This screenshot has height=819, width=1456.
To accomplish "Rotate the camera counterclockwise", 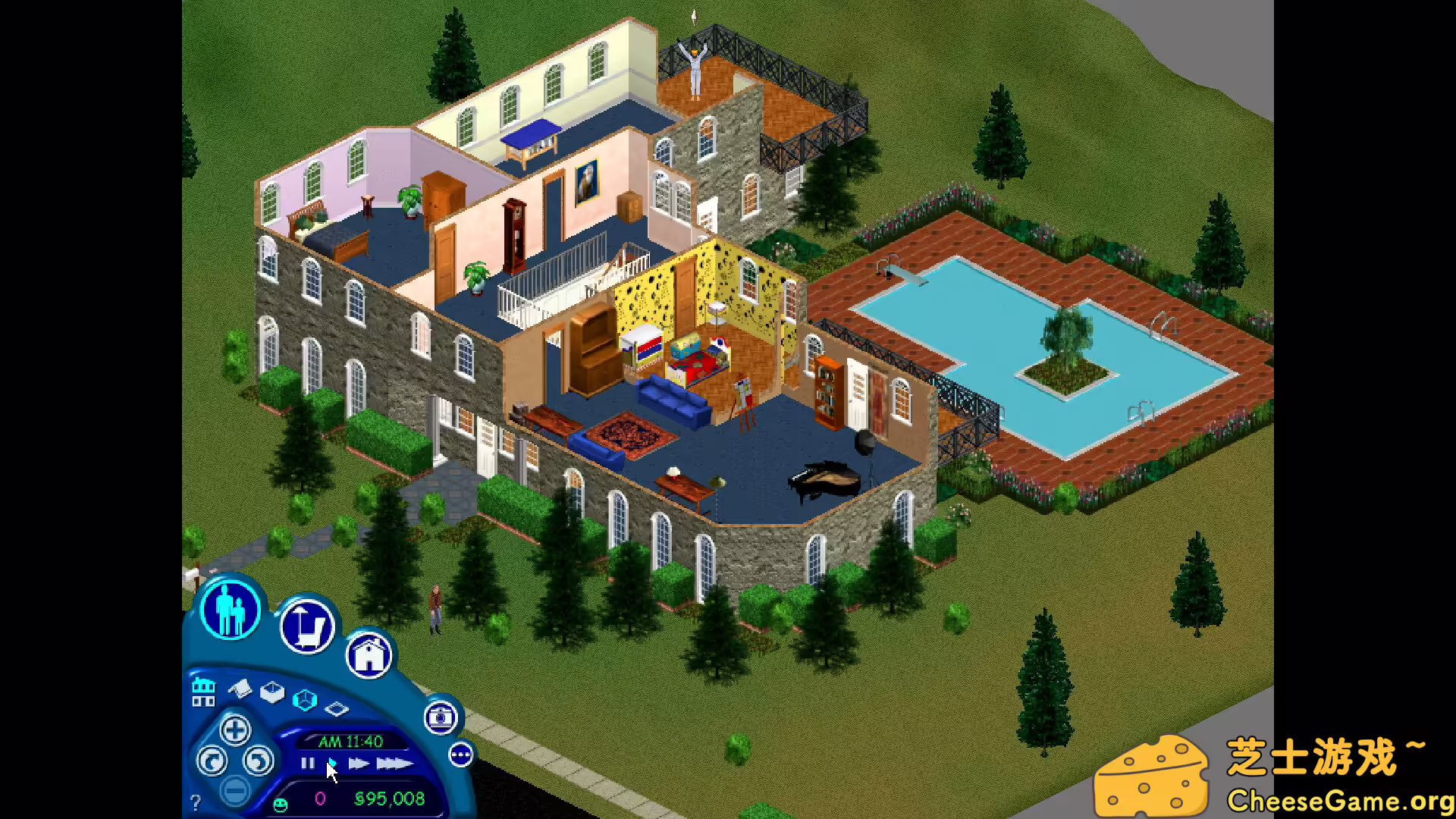I will [x=211, y=761].
